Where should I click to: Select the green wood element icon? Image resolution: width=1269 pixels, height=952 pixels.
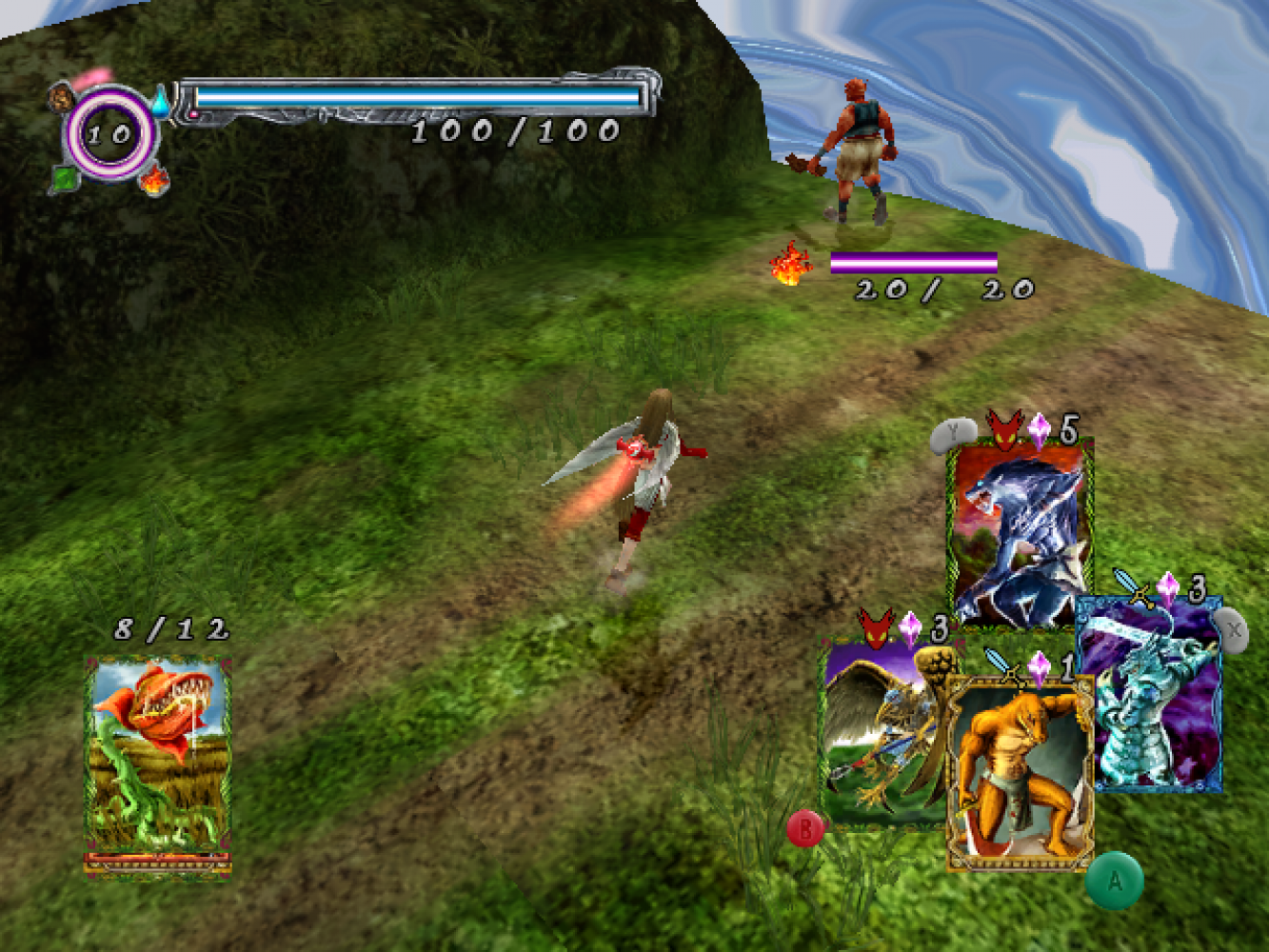point(64,178)
